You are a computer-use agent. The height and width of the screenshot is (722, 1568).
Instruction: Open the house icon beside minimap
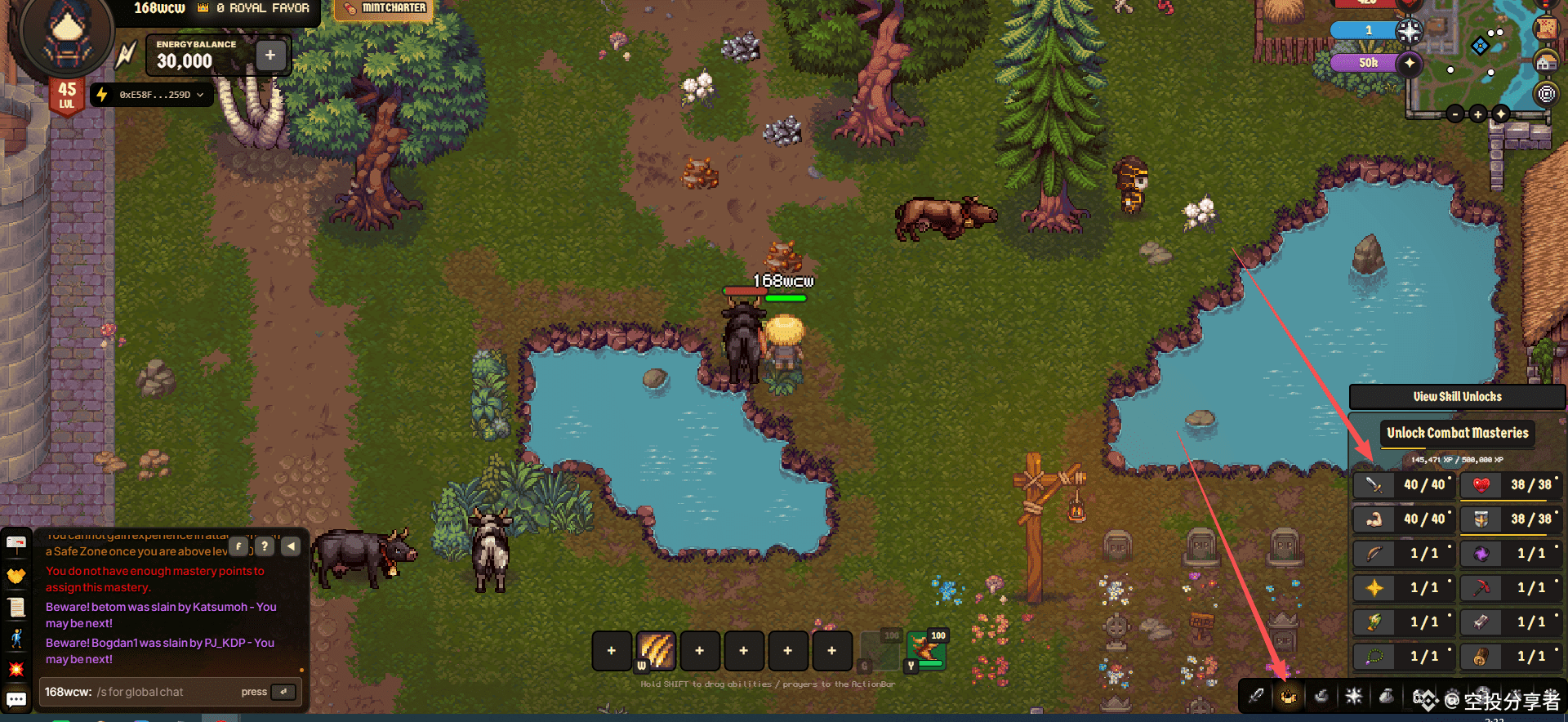[x=1545, y=62]
